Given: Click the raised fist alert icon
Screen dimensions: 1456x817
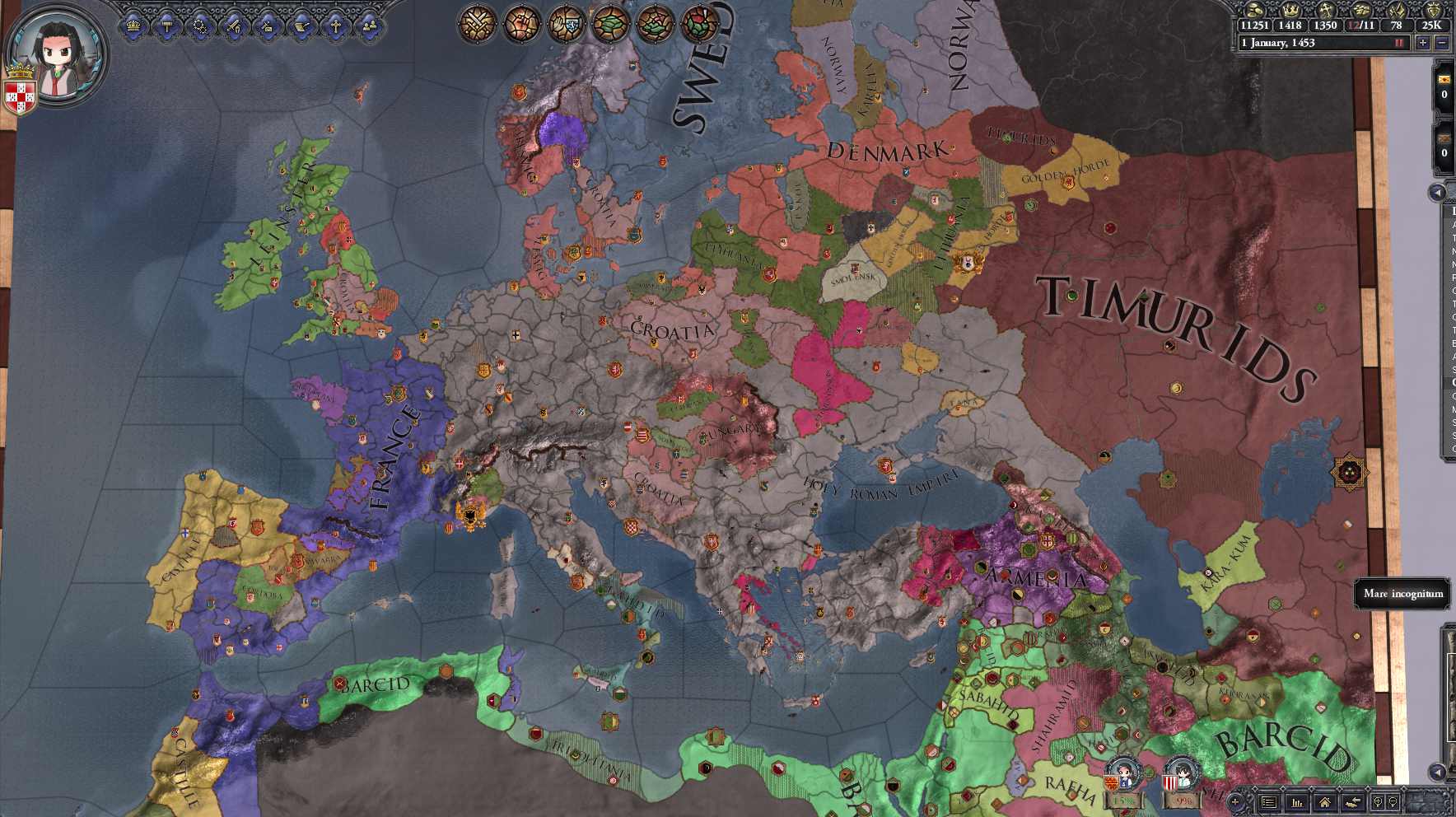Looking at the screenshot, I should click(x=521, y=24).
